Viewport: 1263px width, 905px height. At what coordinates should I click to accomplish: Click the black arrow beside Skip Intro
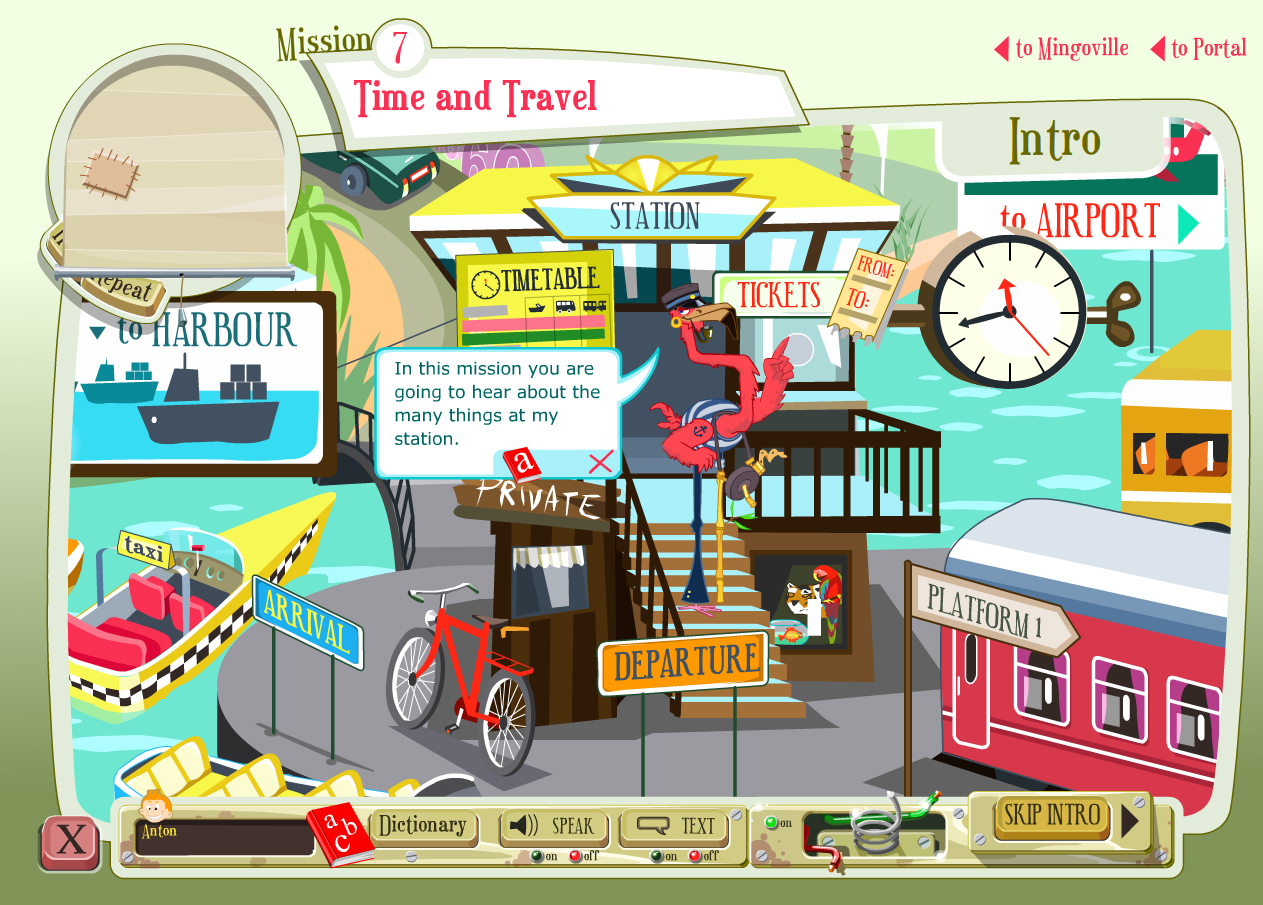tap(1131, 821)
